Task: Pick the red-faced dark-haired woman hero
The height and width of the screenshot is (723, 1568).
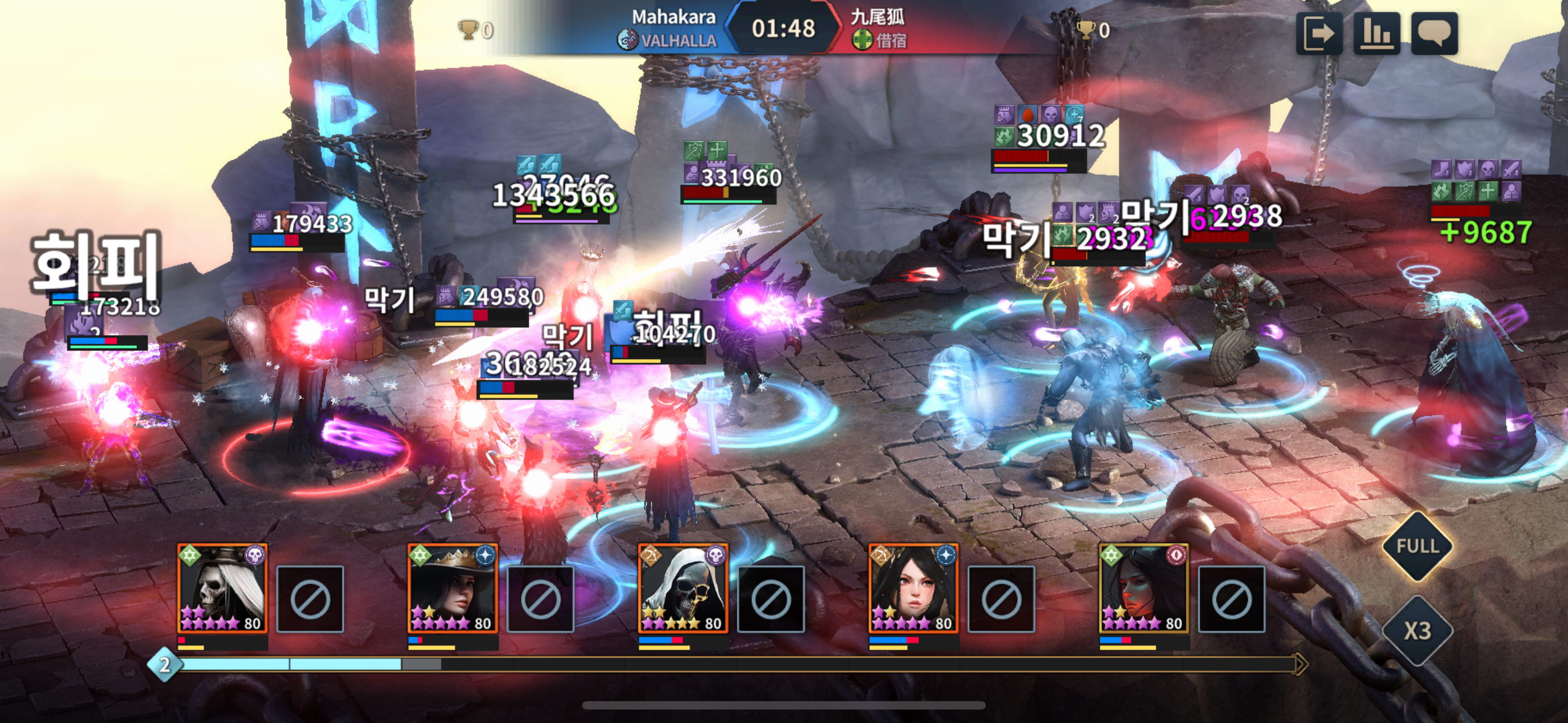Action: [1143, 589]
